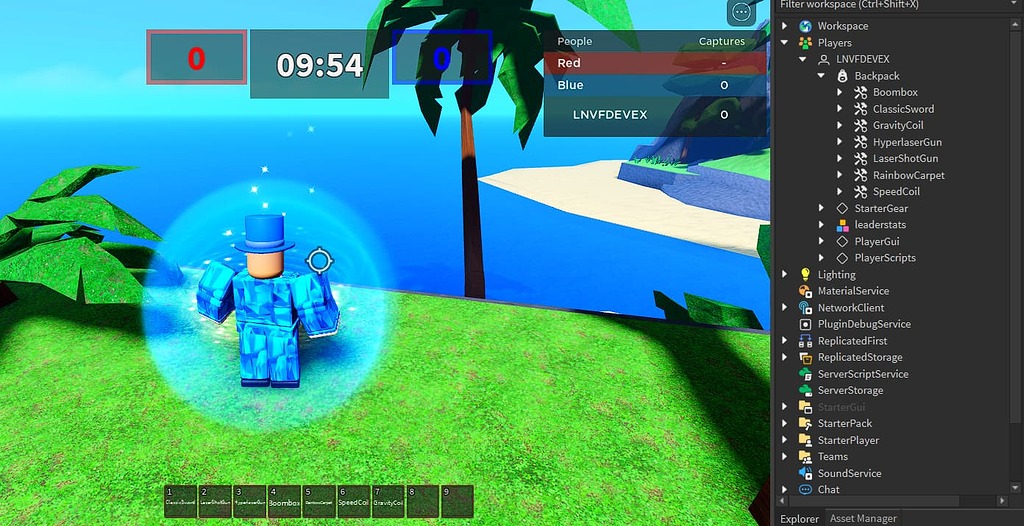Select the Backpack item in Explorer
The image size is (1024, 526).
[x=876, y=76]
